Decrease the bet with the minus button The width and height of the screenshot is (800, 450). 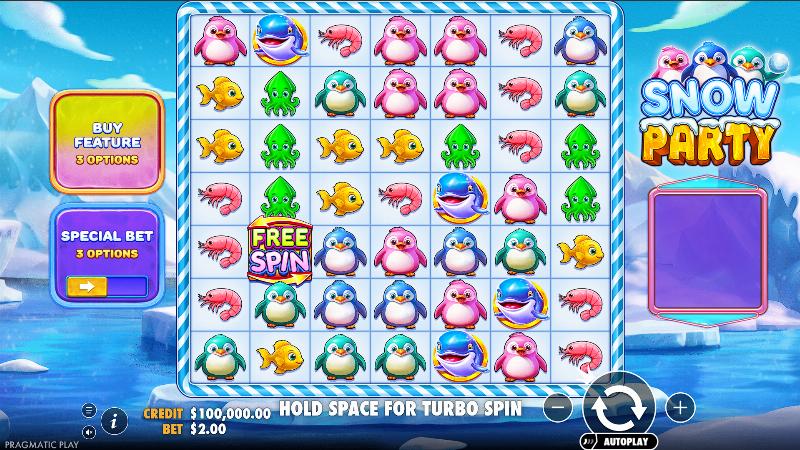point(560,407)
